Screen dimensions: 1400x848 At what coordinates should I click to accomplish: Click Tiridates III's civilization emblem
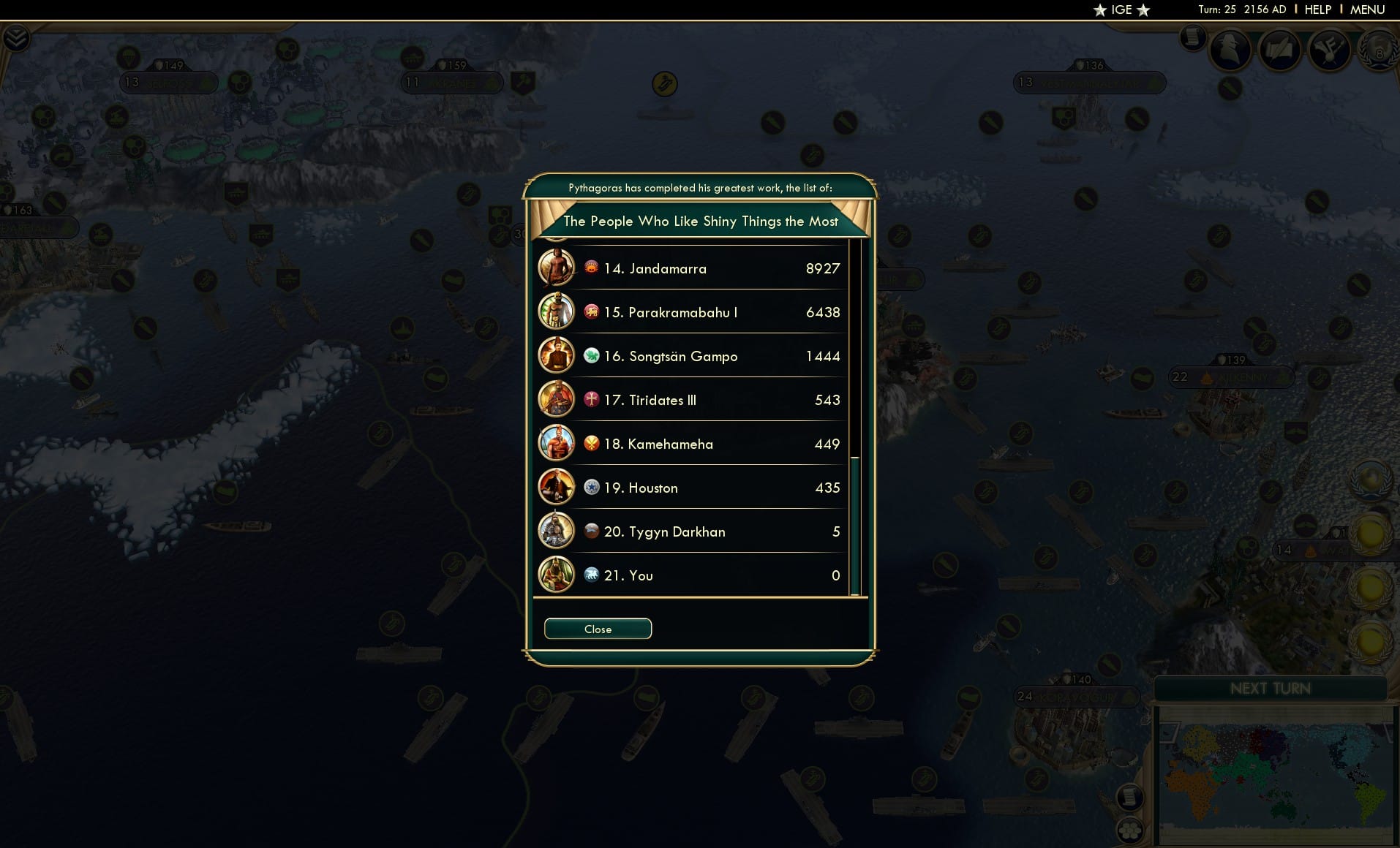tap(591, 400)
